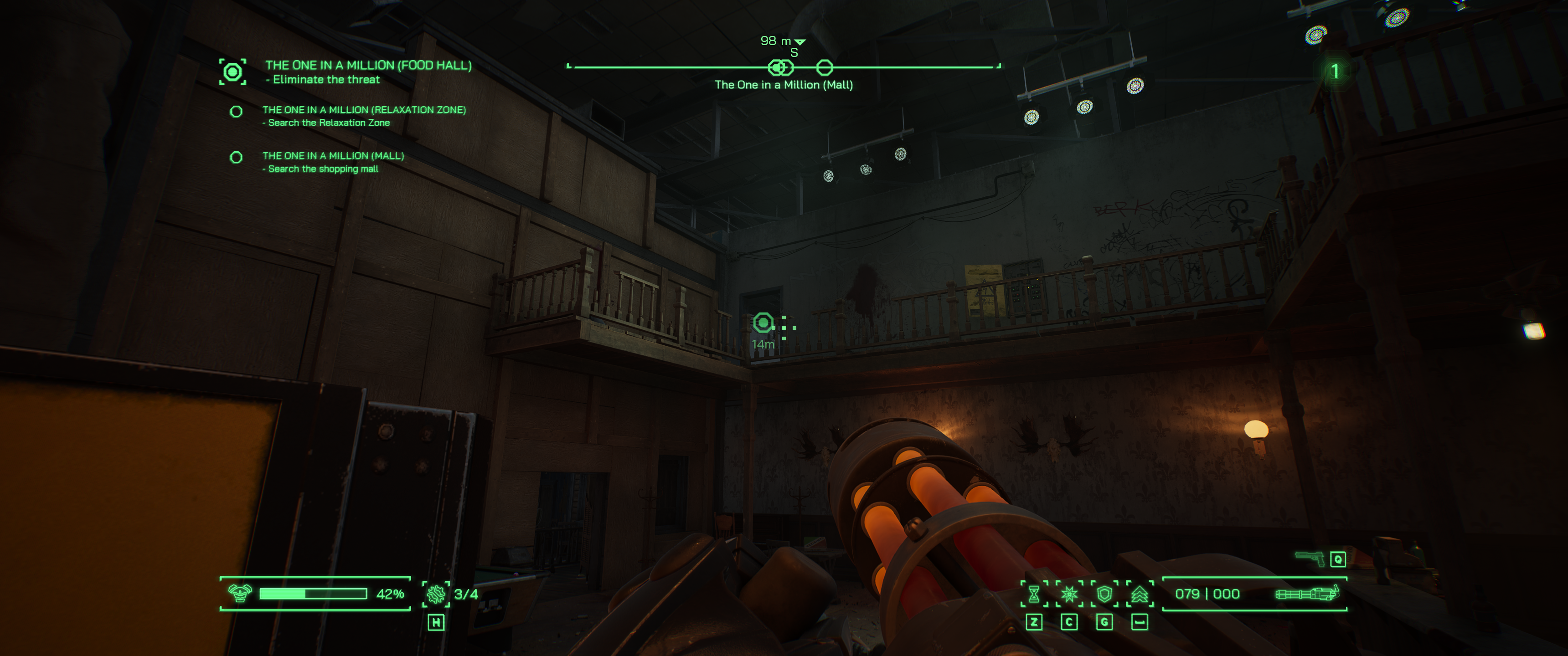Click the Eliminate the threat objective text
The width and height of the screenshot is (1568, 656).
(x=323, y=79)
